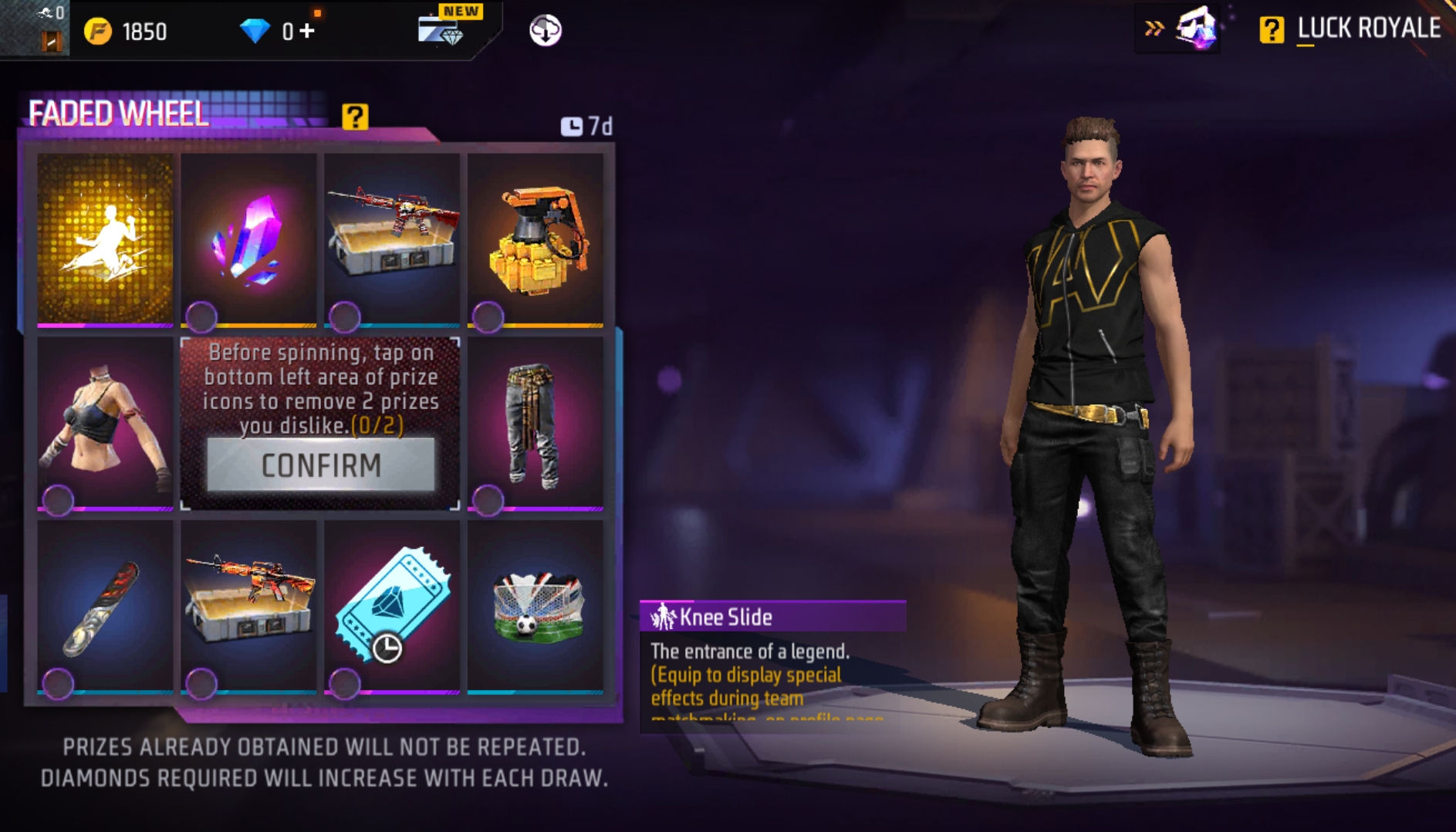Choose the purple crystal prize tile
1456x832 pixels.
coord(248,238)
